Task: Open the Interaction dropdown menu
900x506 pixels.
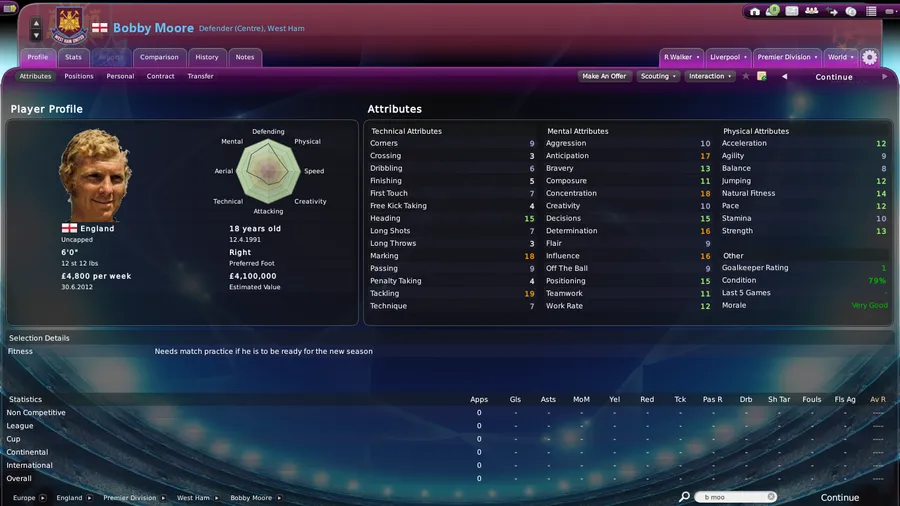Action: (x=709, y=76)
